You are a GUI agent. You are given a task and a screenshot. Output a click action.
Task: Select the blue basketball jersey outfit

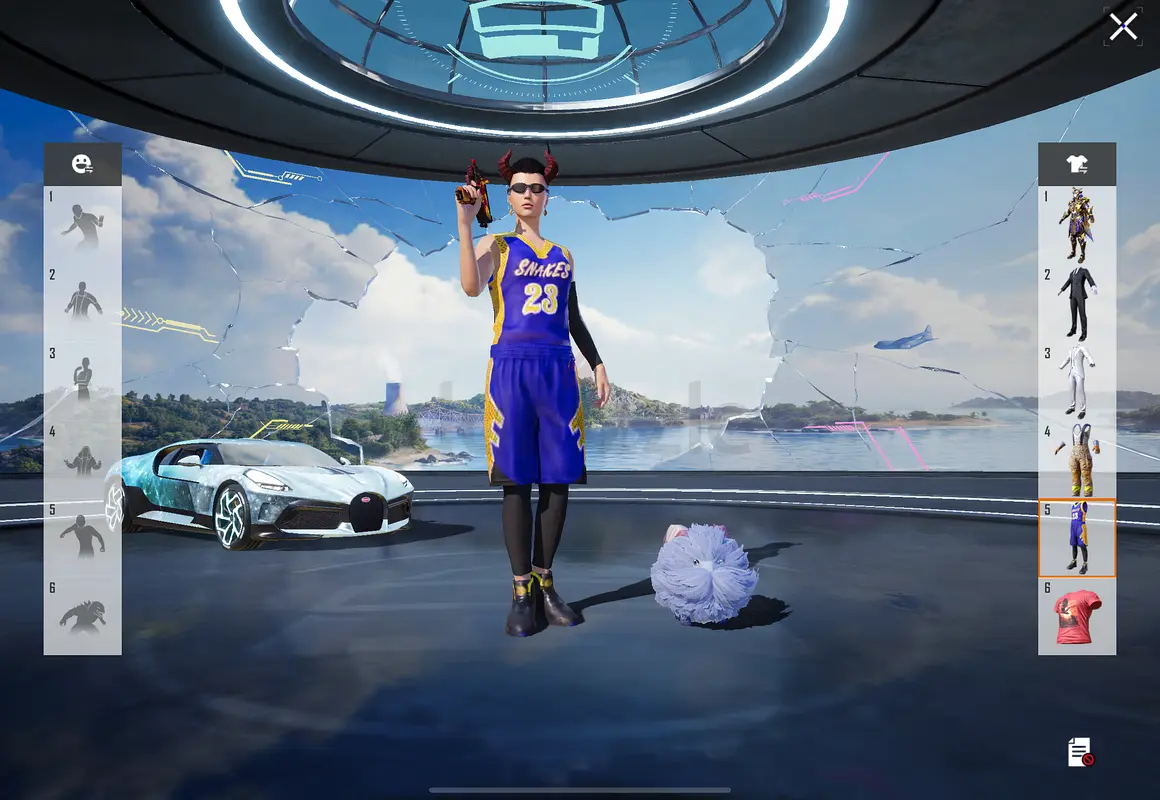coord(1077,537)
